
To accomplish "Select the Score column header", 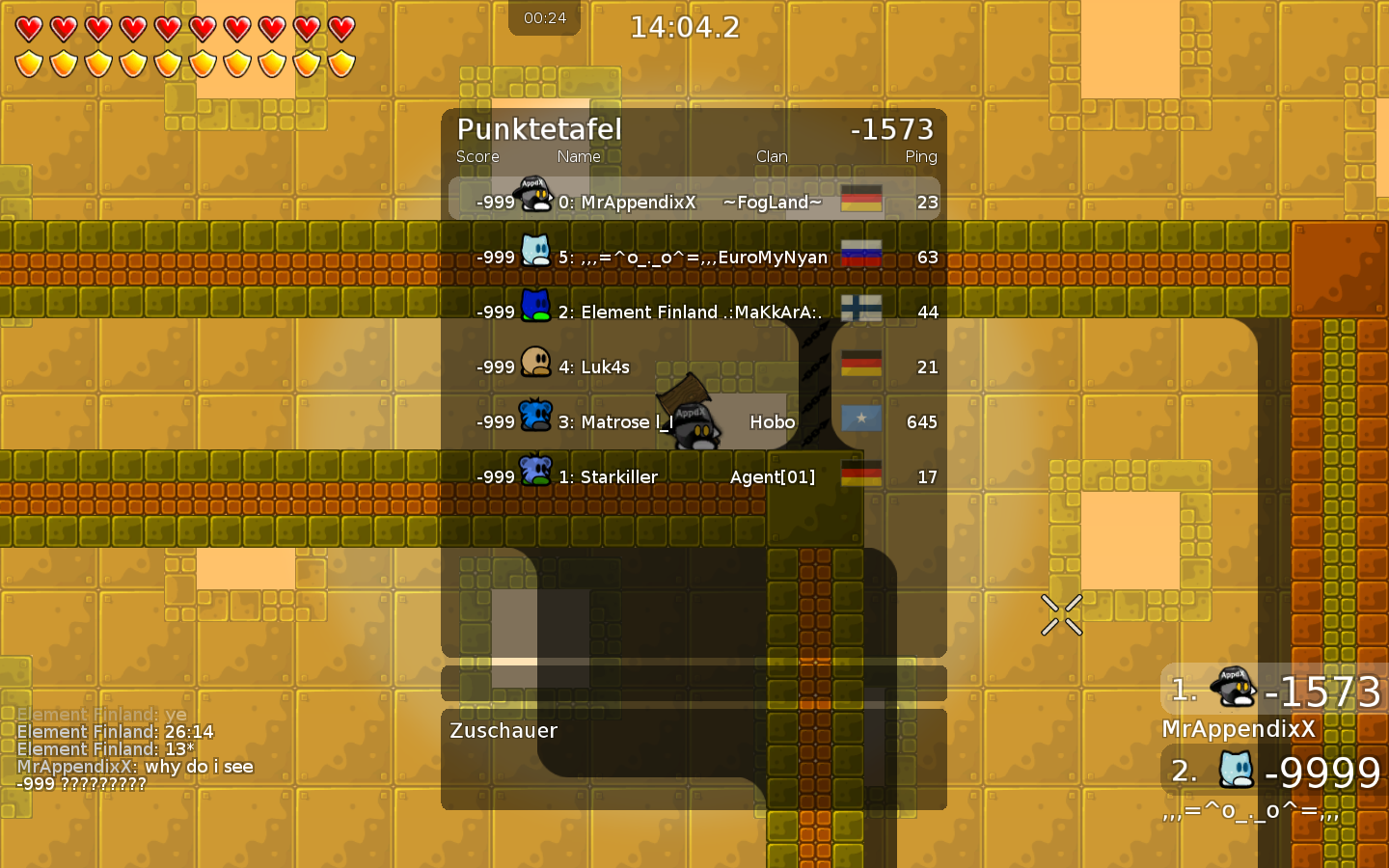I will pos(477,156).
